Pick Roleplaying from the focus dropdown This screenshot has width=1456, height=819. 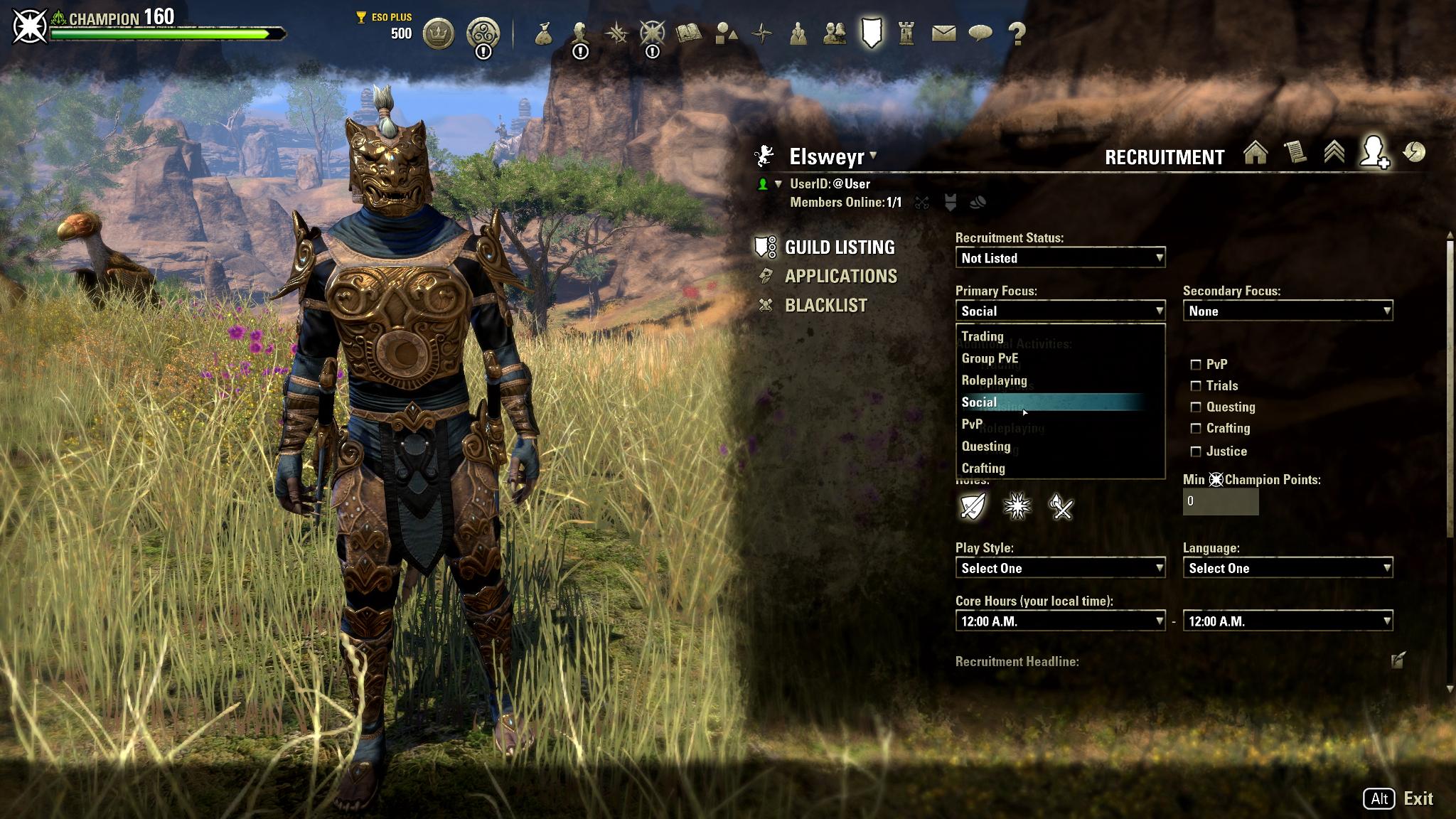(994, 380)
